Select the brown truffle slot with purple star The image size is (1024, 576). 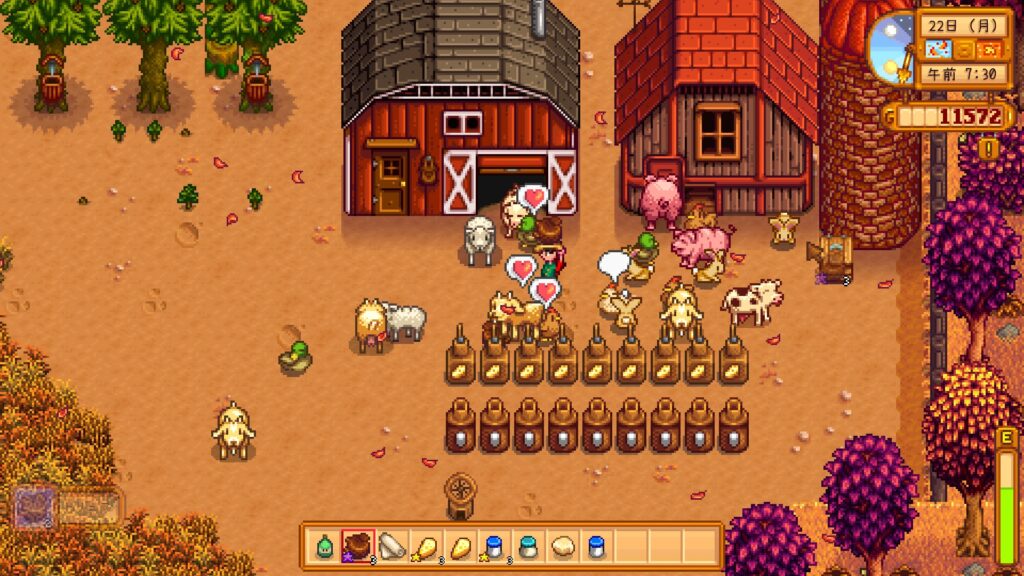tap(359, 547)
